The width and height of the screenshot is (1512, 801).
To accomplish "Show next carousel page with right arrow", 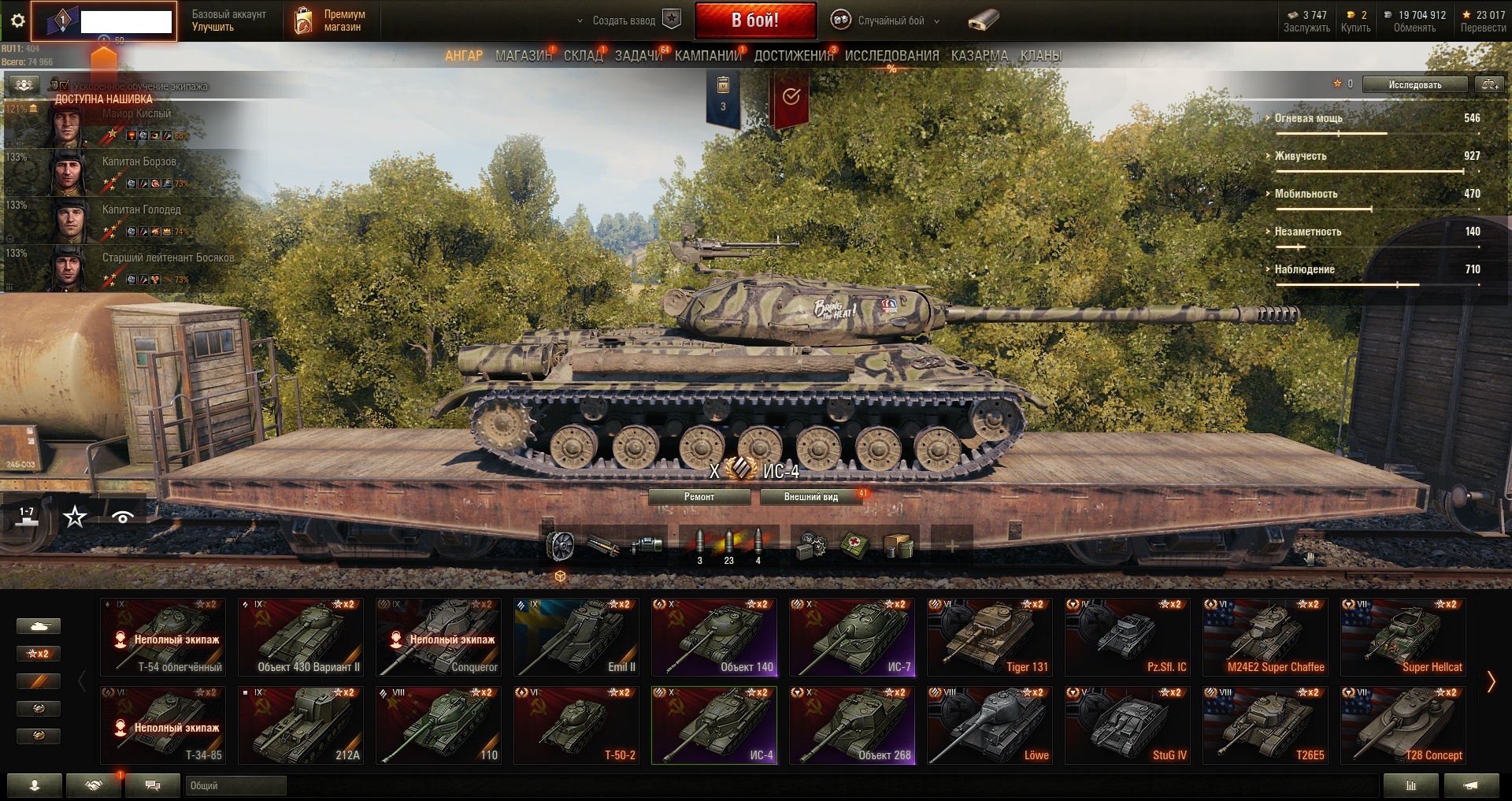I will pos(1491,681).
